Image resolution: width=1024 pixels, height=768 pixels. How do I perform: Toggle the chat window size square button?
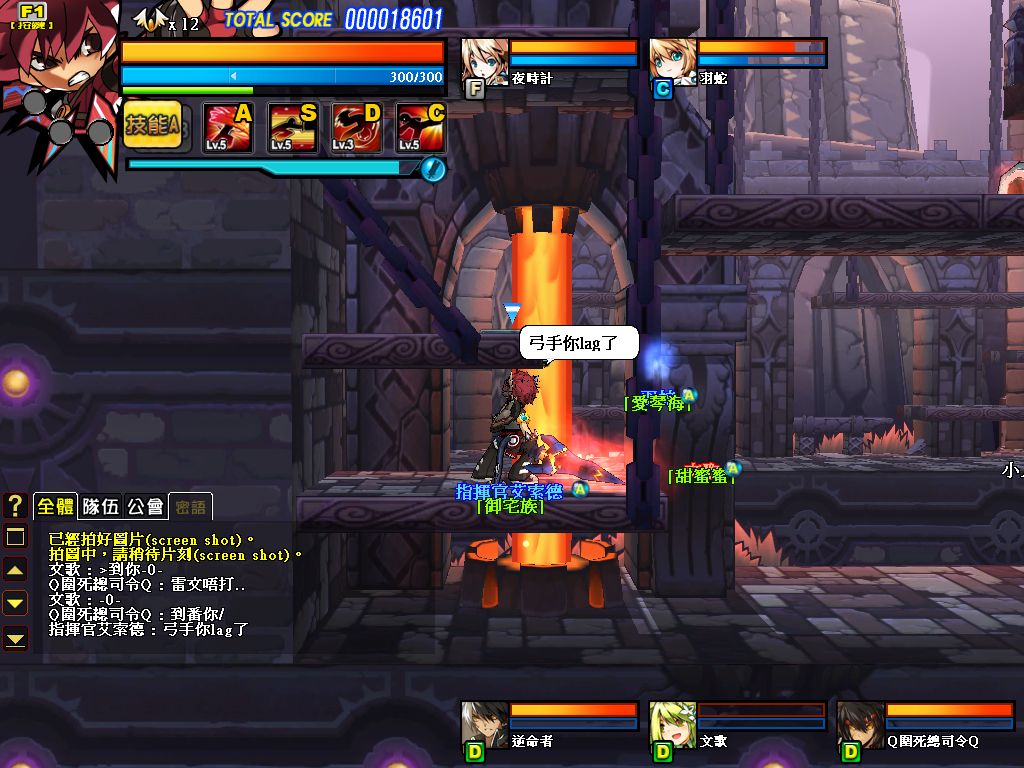pos(15,537)
